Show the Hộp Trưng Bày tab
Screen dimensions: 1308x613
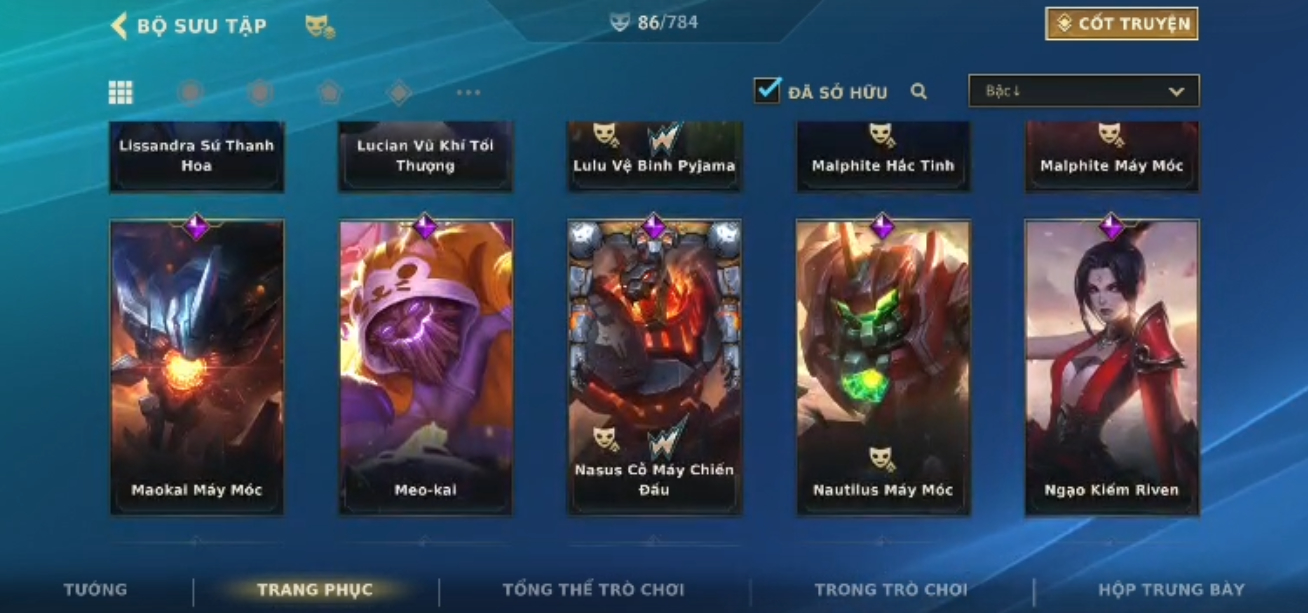pos(1171,589)
